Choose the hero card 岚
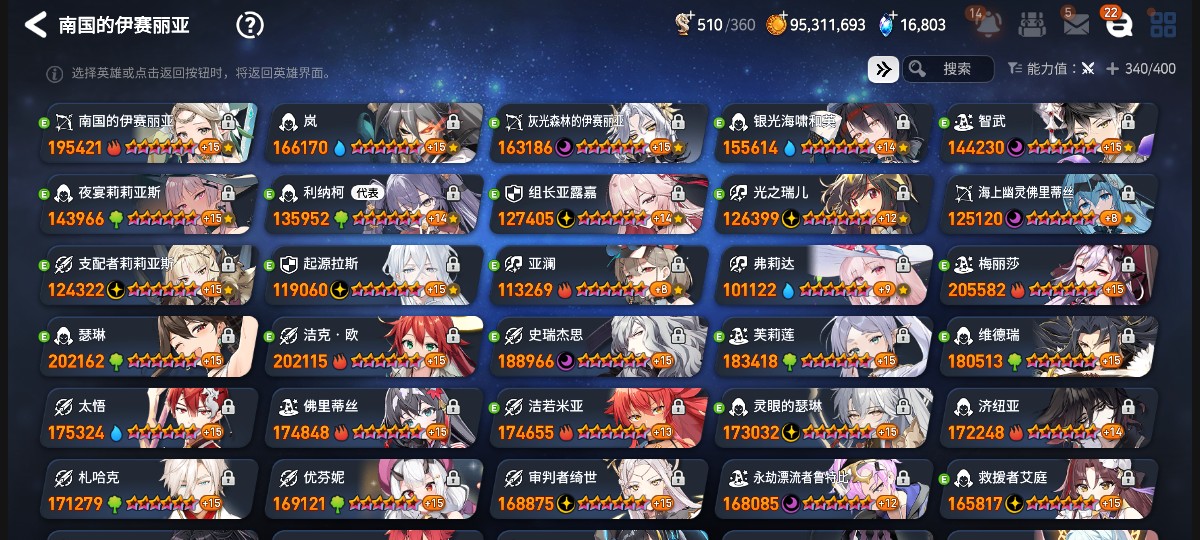 click(377, 134)
